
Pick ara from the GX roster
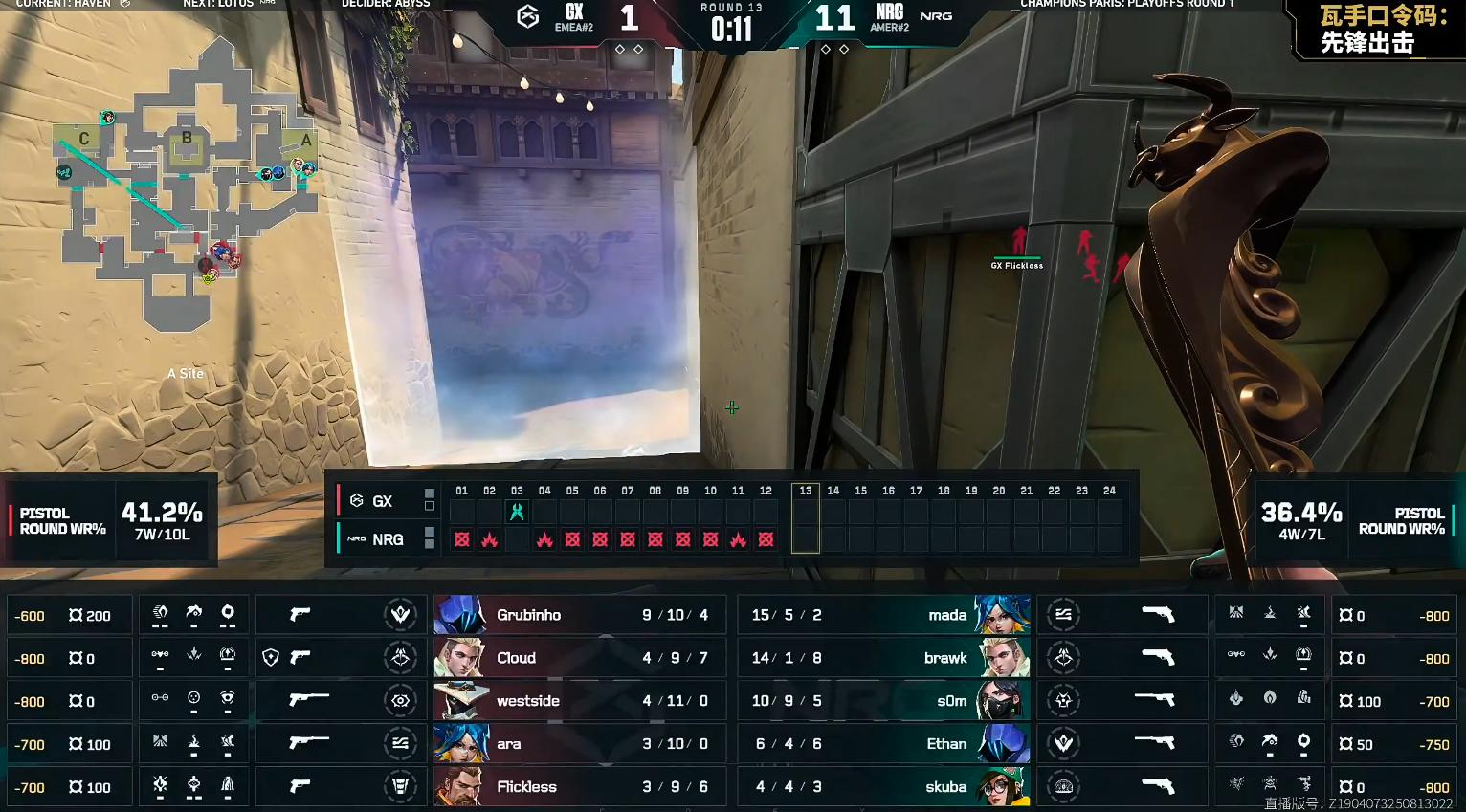(579, 744)
